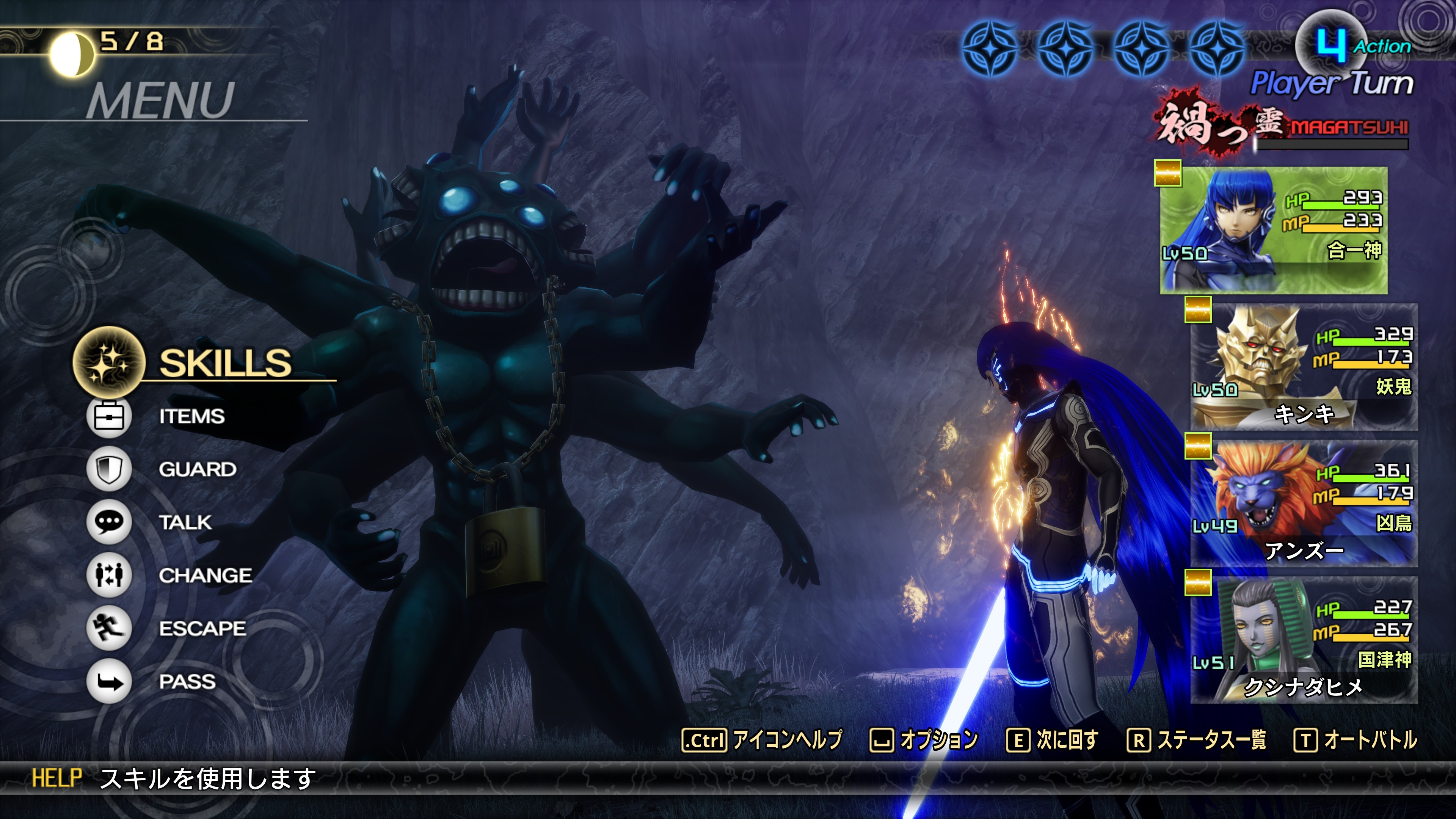Screen dimensions: 1456x819
Task: Click the Magatsuhi gauge
Action: [1332, 144]
